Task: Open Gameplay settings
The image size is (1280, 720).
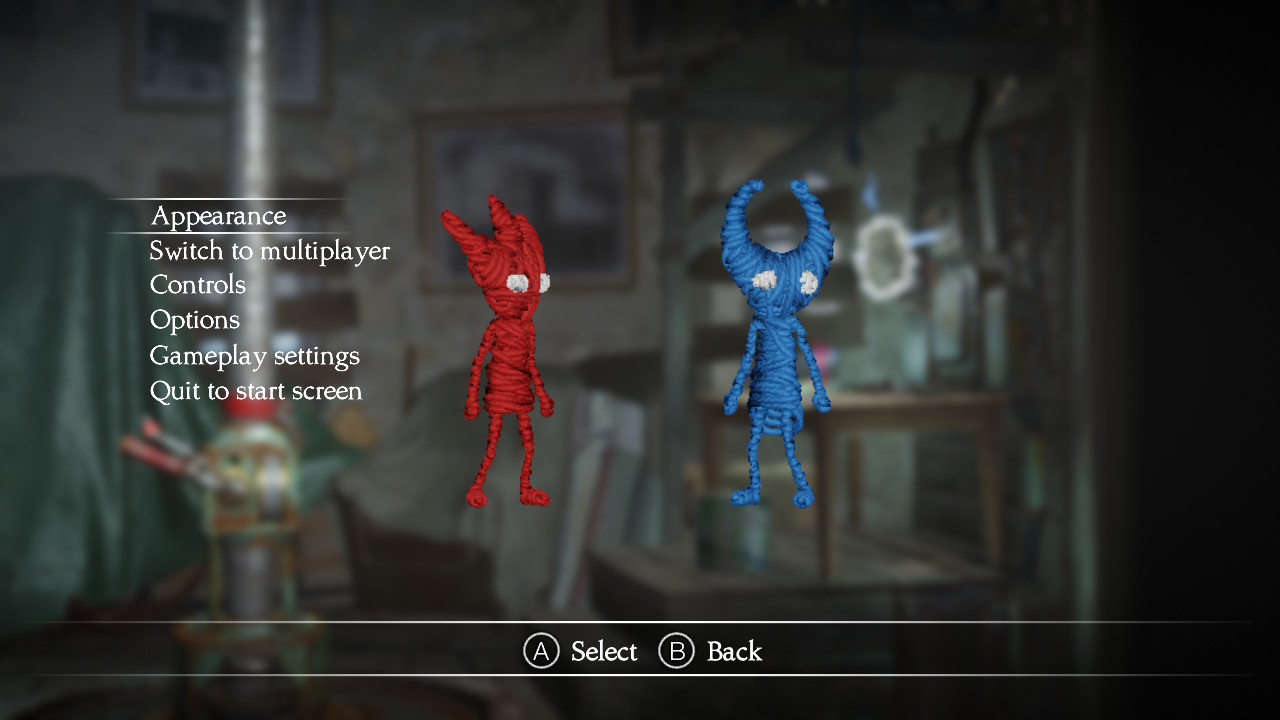Action: [254, 356]
